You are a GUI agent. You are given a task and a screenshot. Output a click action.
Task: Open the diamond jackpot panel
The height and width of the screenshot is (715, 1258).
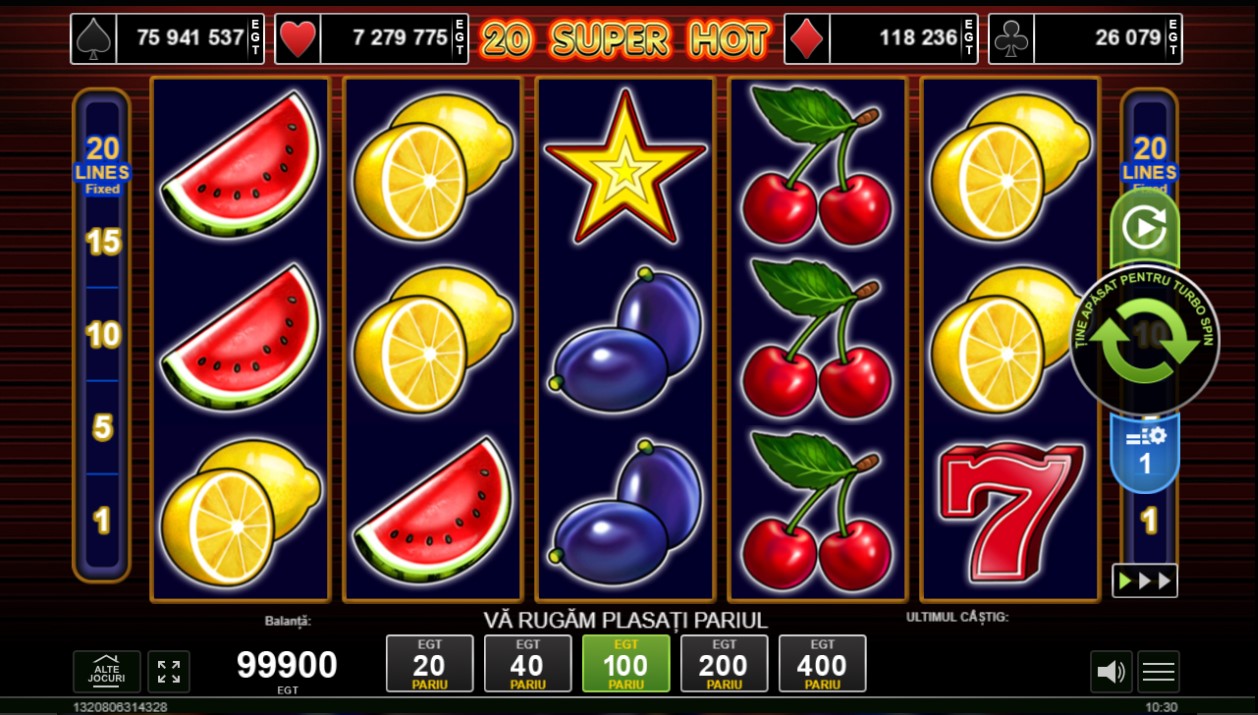(880, 39)
